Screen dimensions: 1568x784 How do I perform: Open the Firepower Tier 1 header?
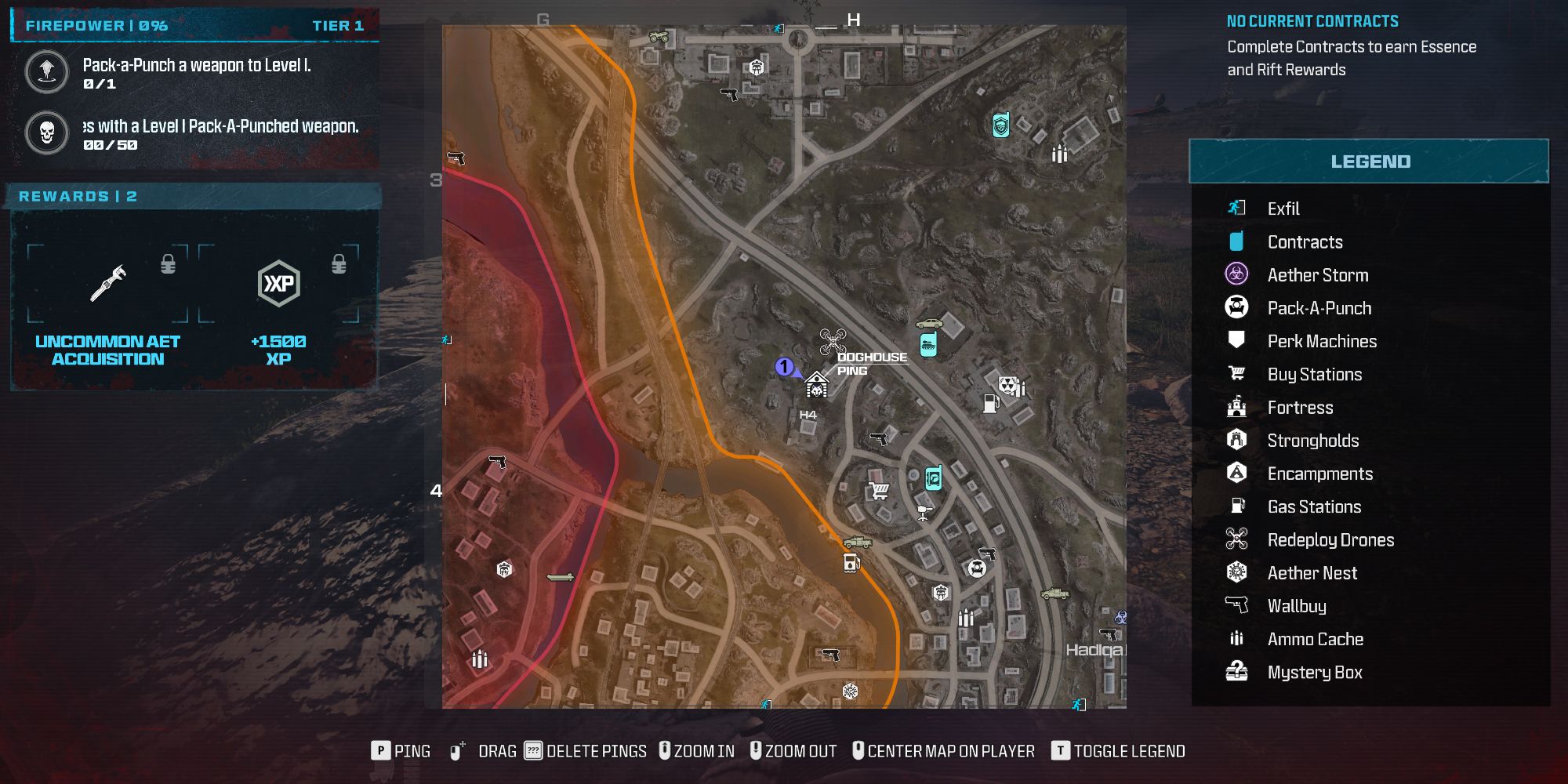click(x=194, y=26)
